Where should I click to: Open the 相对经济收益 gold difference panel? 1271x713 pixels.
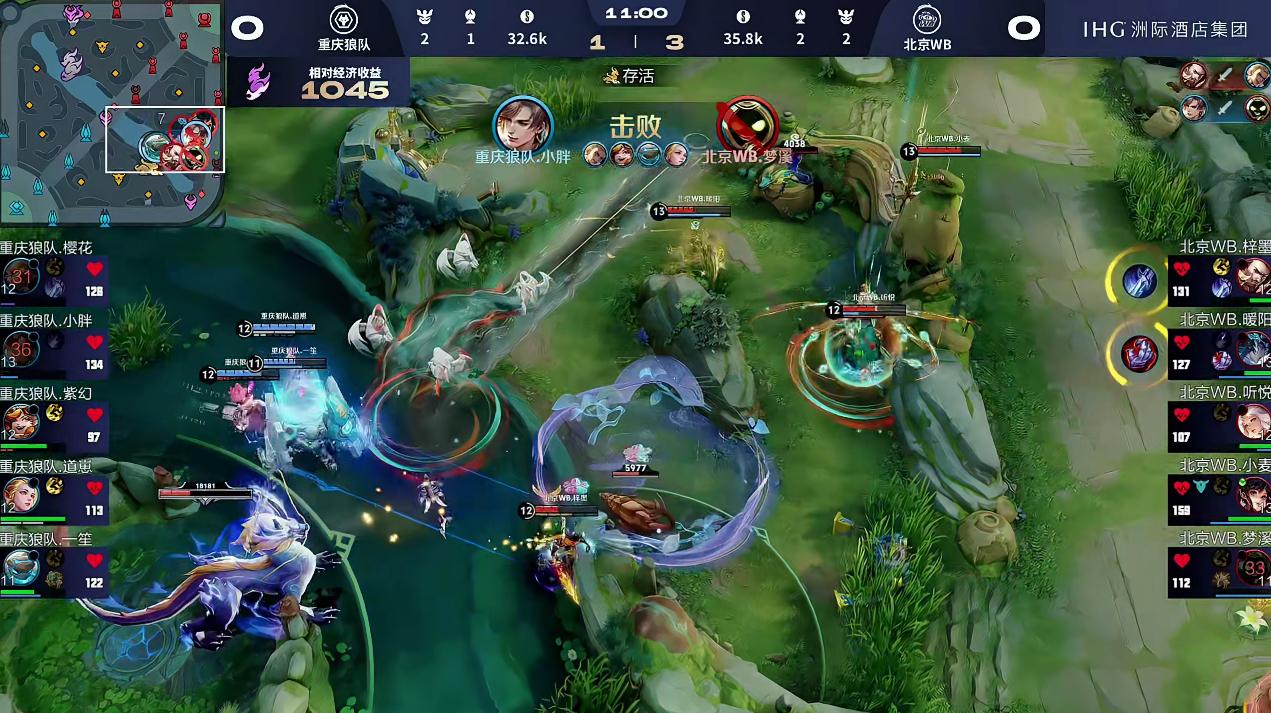(x=320, y=82)
